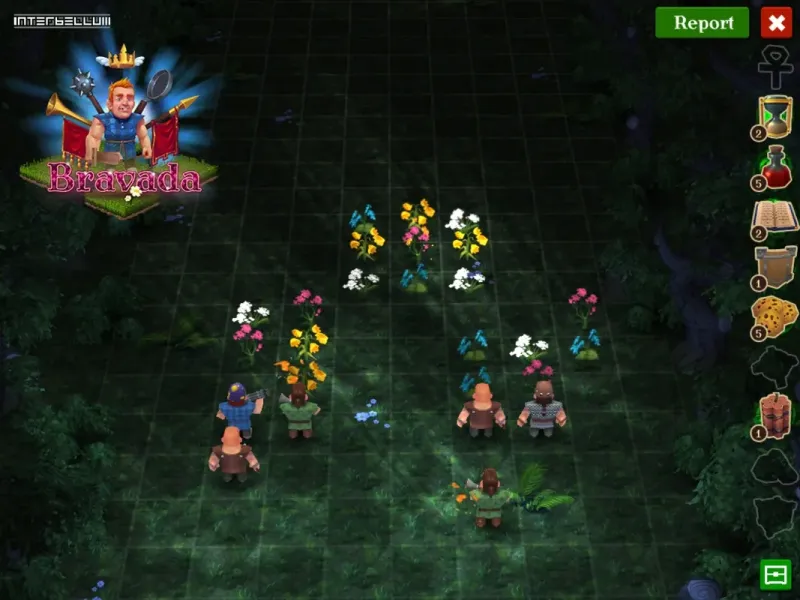Open the green settings sliders button
Screen dimensions: 800x600
click(775, 574)
